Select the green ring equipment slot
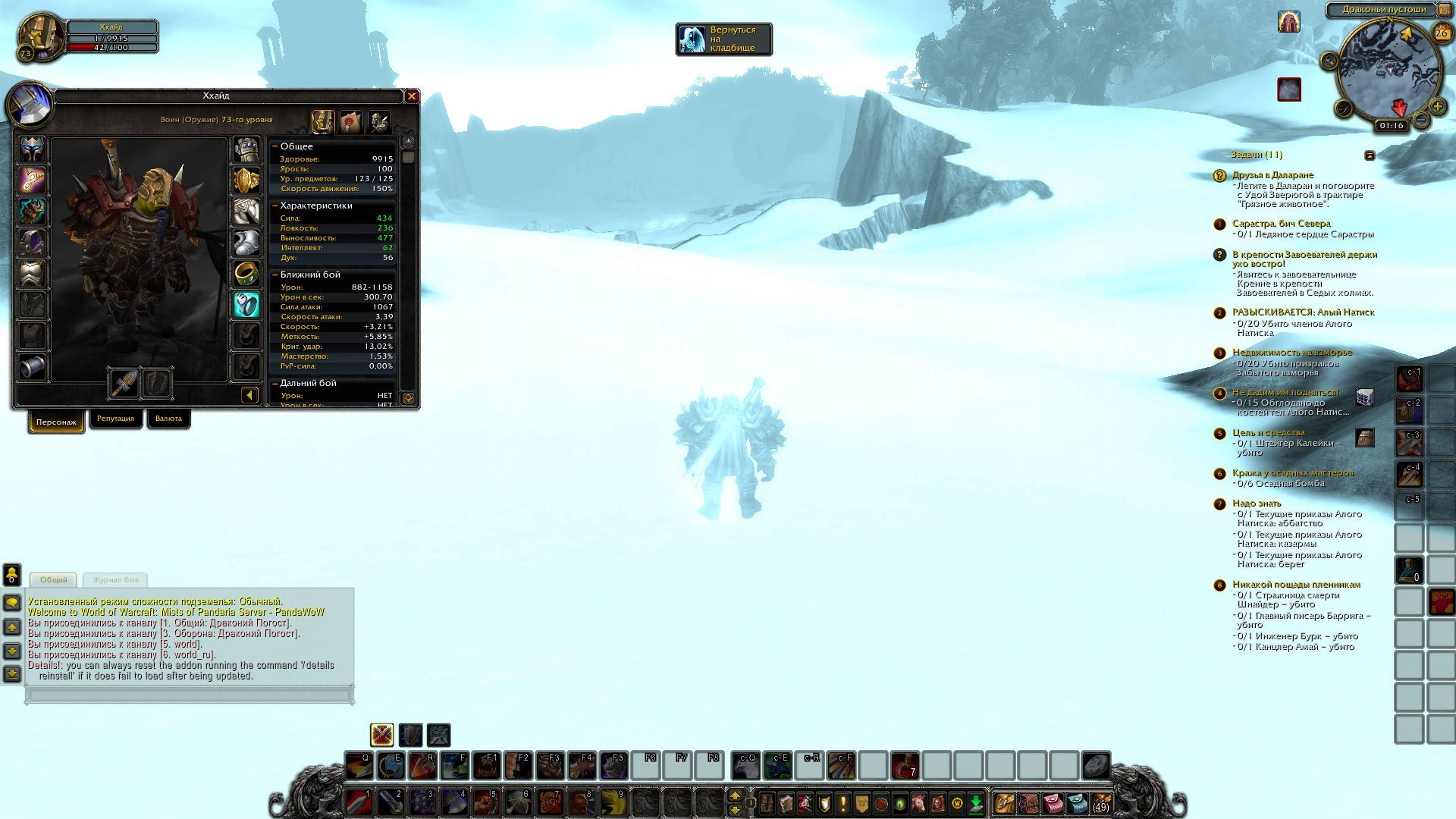 246,274
